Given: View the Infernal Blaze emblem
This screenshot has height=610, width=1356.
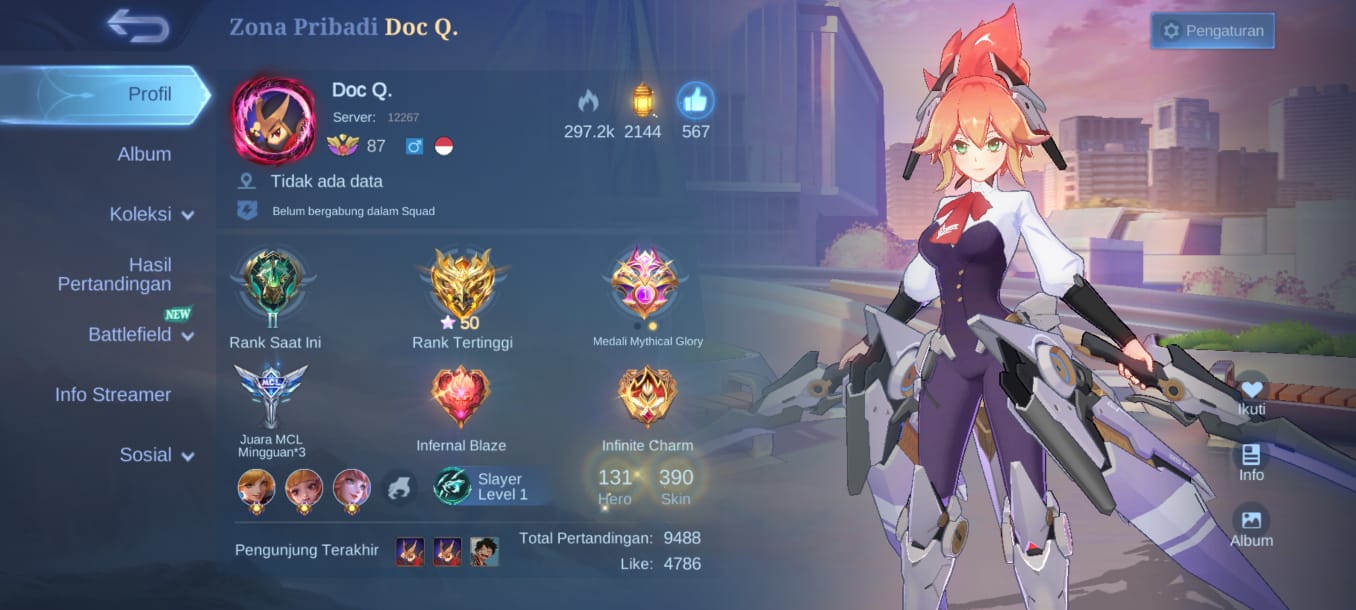Looking at the screenshot, I should pyautogui.click(x=461, y=397).
